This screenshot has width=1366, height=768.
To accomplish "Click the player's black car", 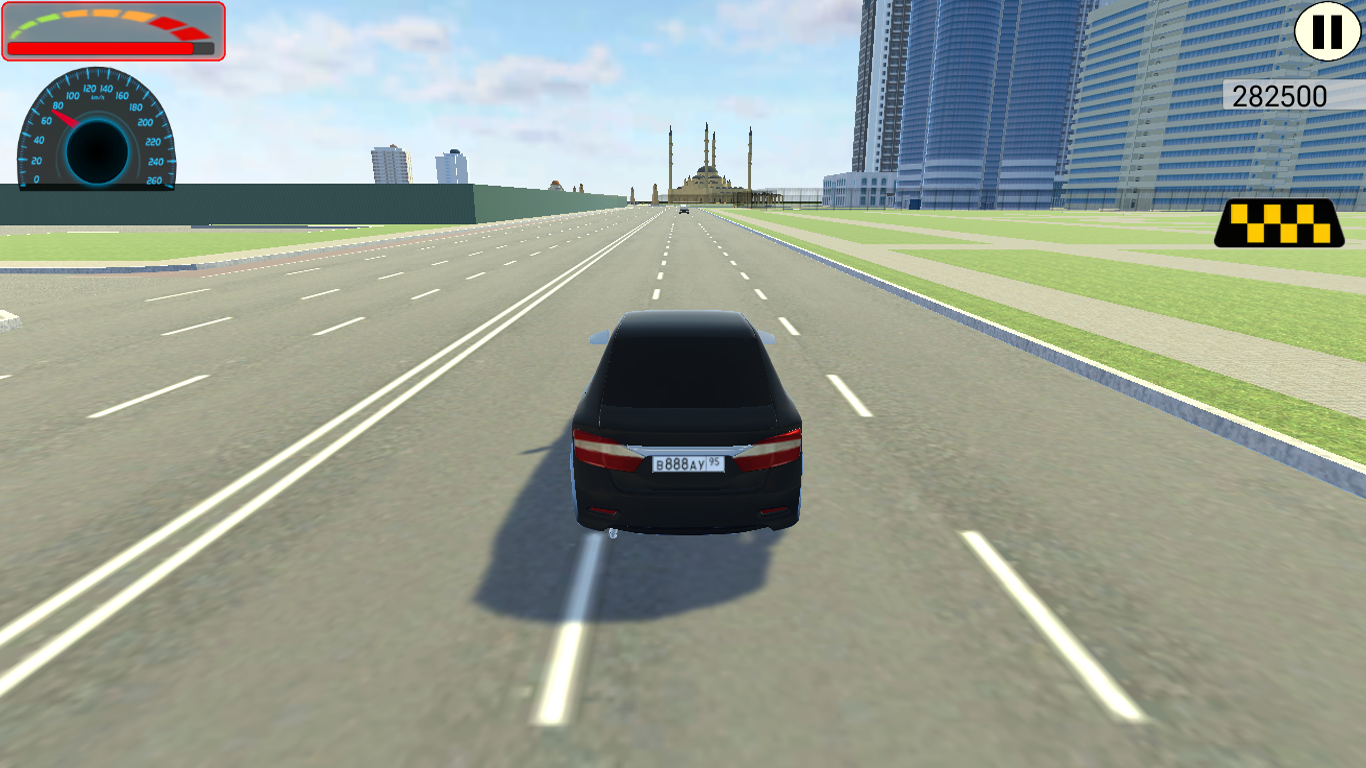I will tap(690, 430).
